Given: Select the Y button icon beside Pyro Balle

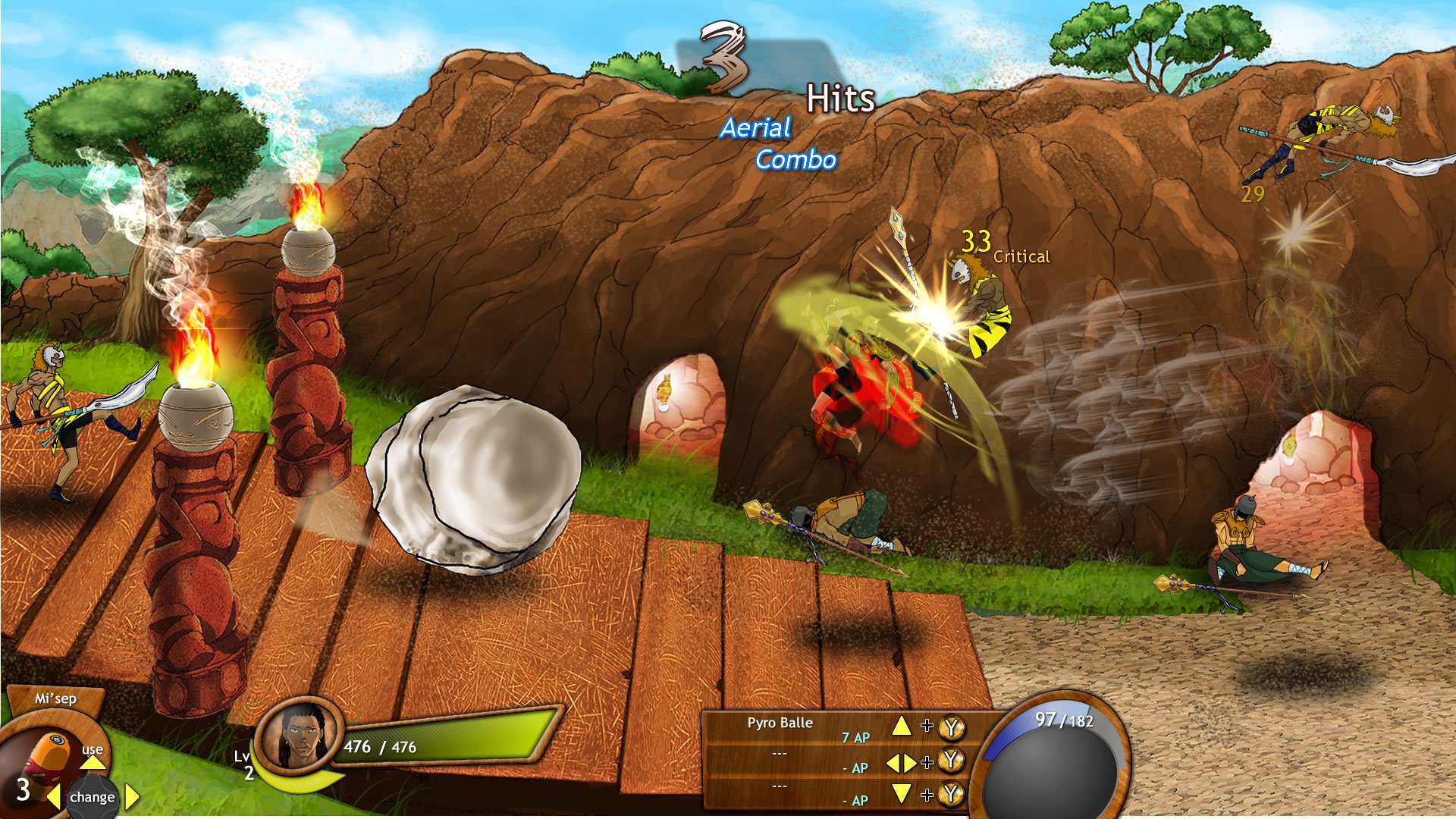Looking at the screenshot, I should (x=950, y=726).
